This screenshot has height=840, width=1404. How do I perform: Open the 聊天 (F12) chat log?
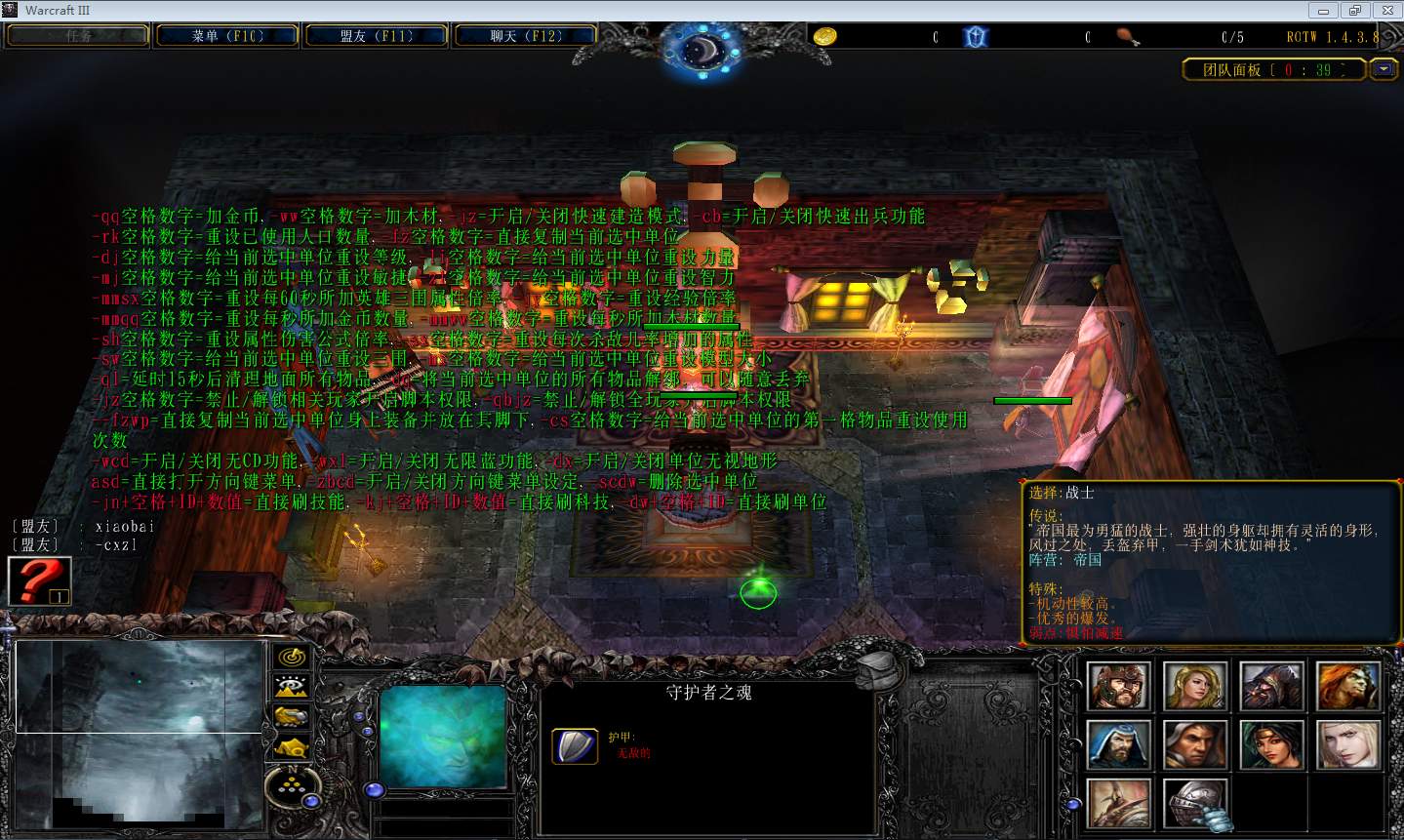click(526, 36)
